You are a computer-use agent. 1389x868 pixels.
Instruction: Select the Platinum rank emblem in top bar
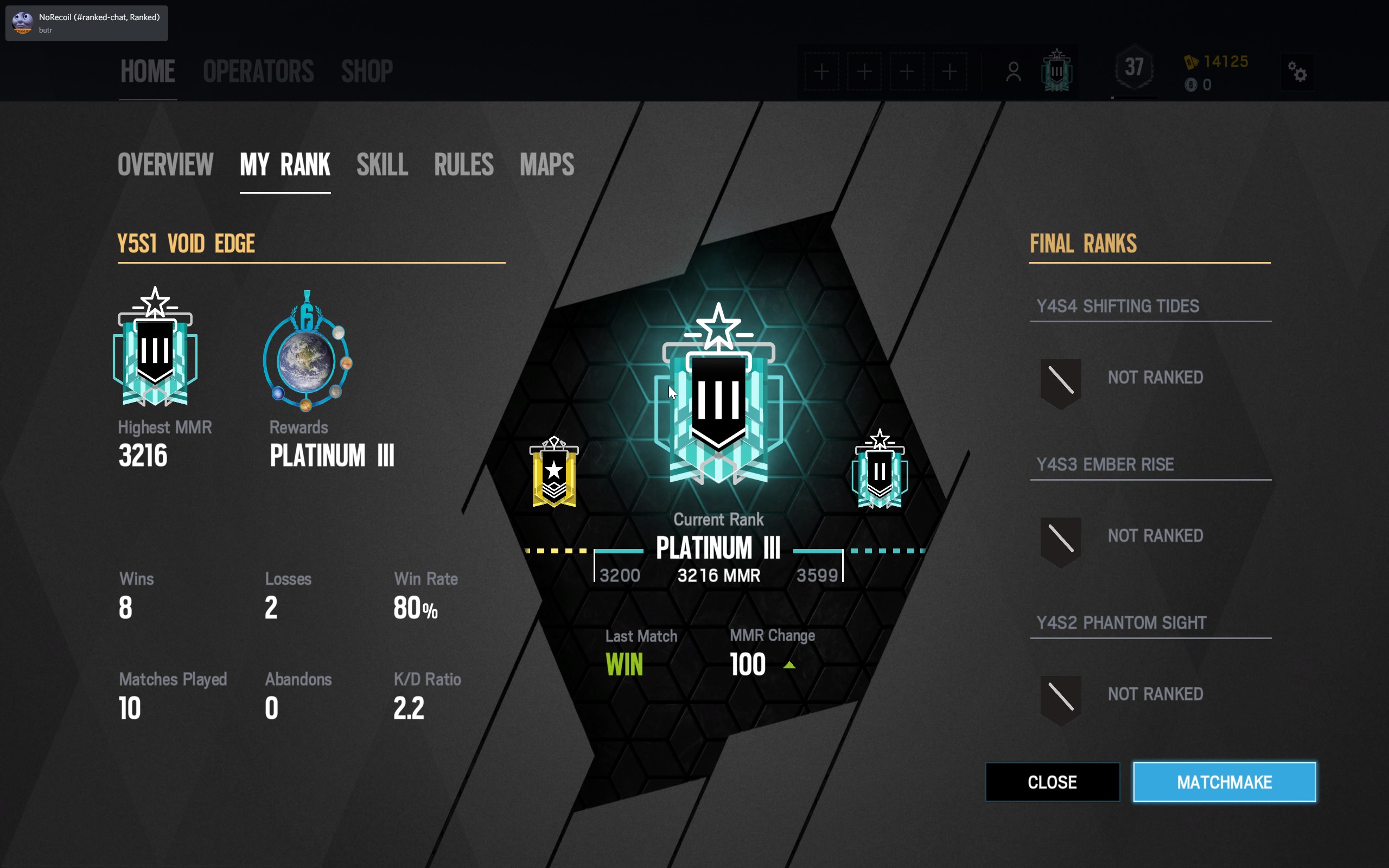(1057, 71)
